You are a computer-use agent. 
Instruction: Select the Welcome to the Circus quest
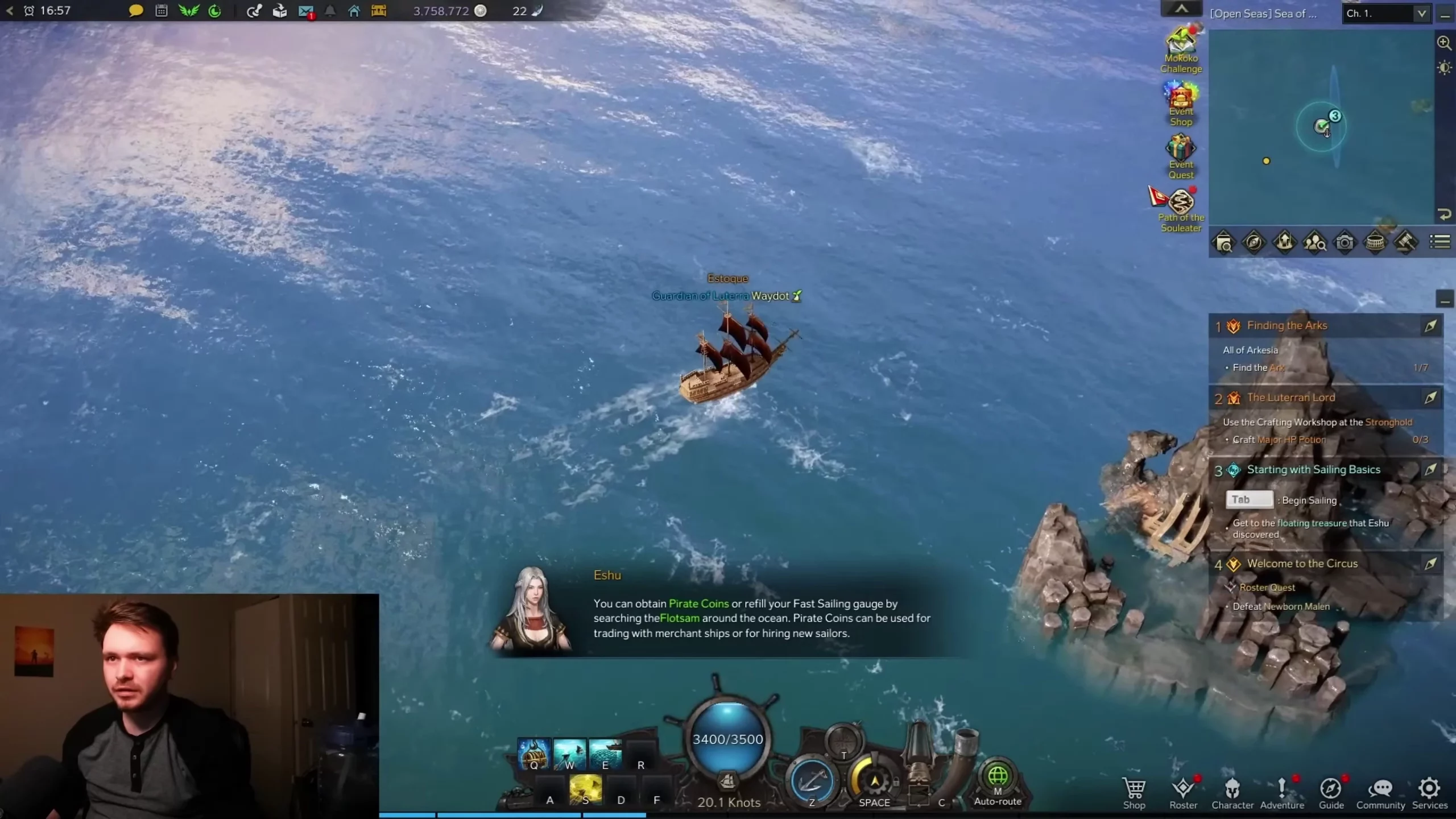pos(1302,564)
